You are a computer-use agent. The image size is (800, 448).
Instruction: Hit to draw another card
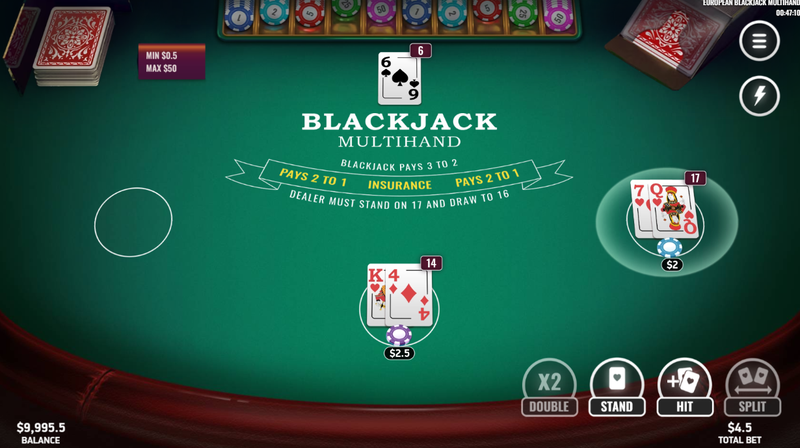685,387
